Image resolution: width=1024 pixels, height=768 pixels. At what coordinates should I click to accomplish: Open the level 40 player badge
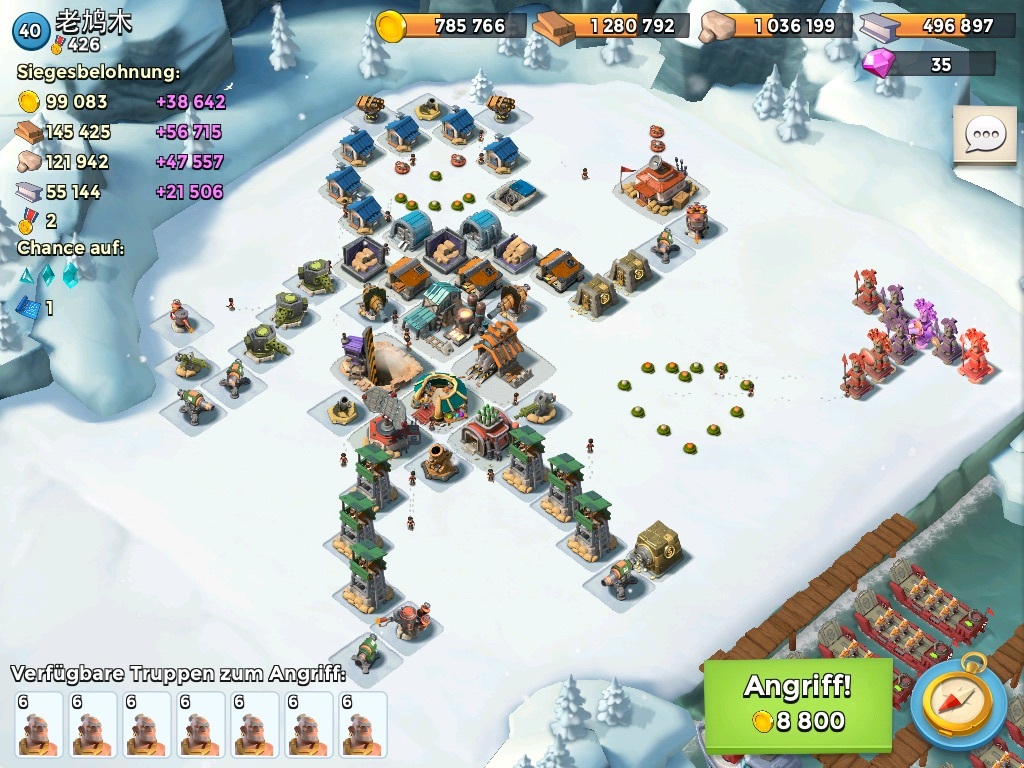click(x=30, y=30)
